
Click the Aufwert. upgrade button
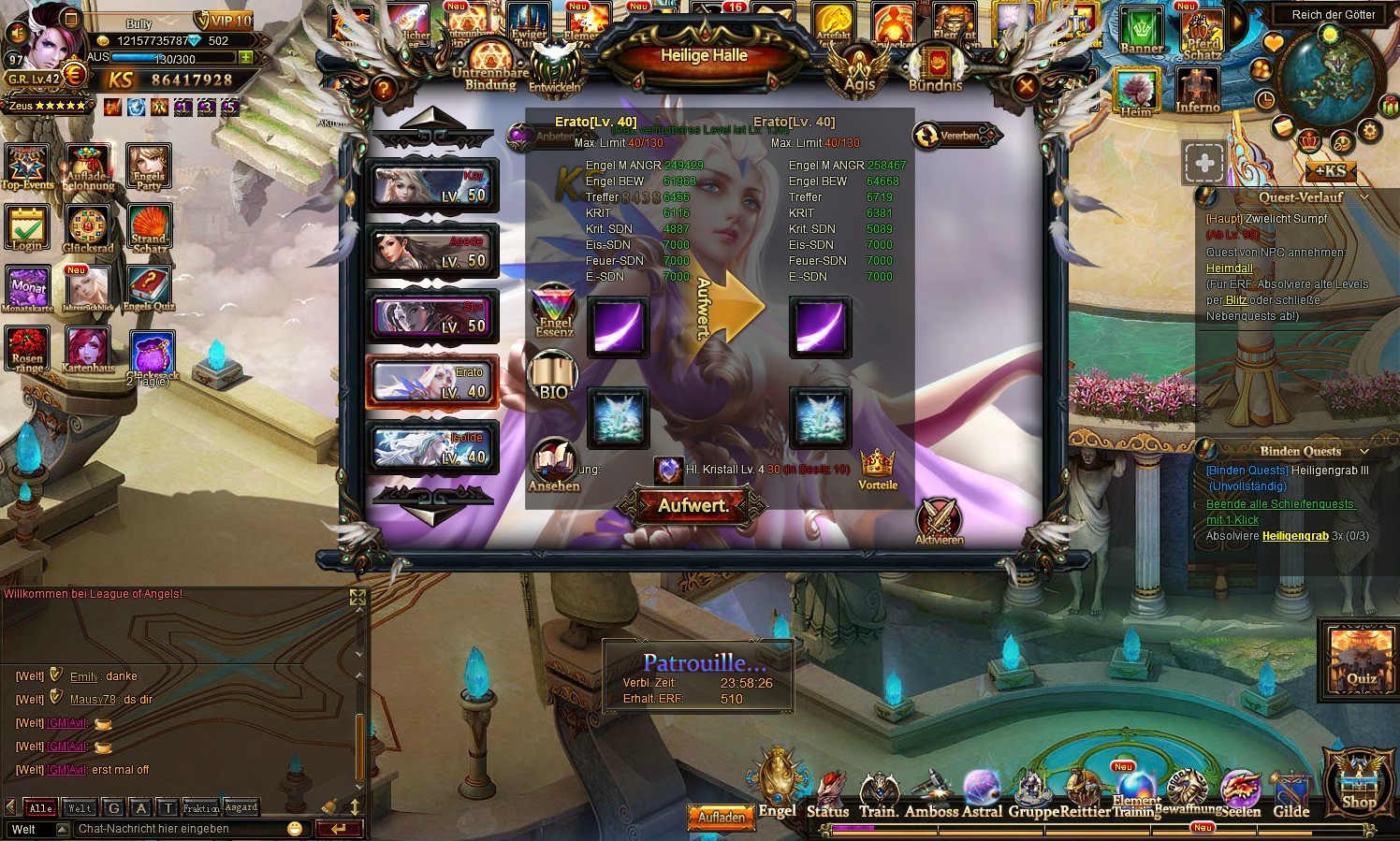693,506
